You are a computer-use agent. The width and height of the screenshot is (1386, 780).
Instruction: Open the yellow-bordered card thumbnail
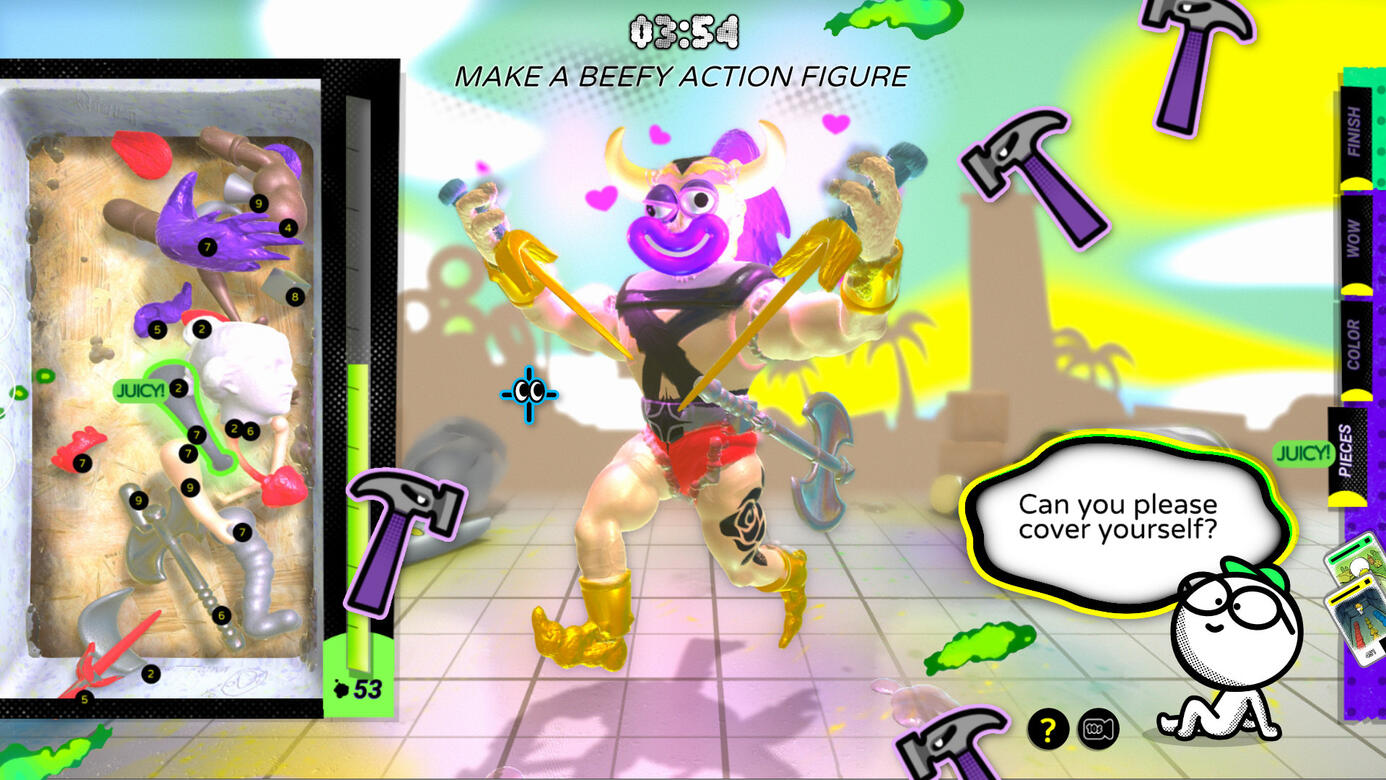pos(1354,622)
